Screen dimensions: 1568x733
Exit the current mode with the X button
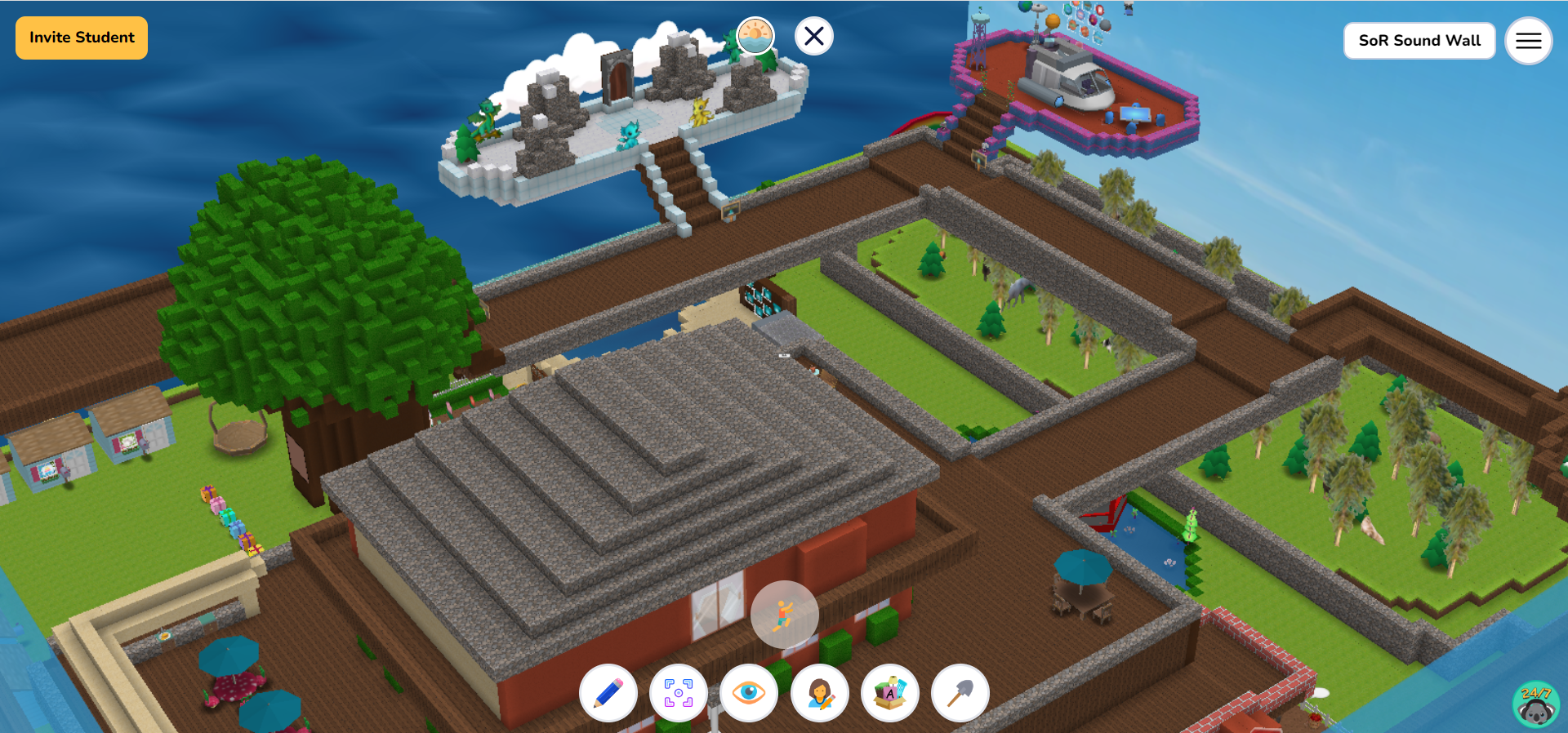tap(813, 36)
